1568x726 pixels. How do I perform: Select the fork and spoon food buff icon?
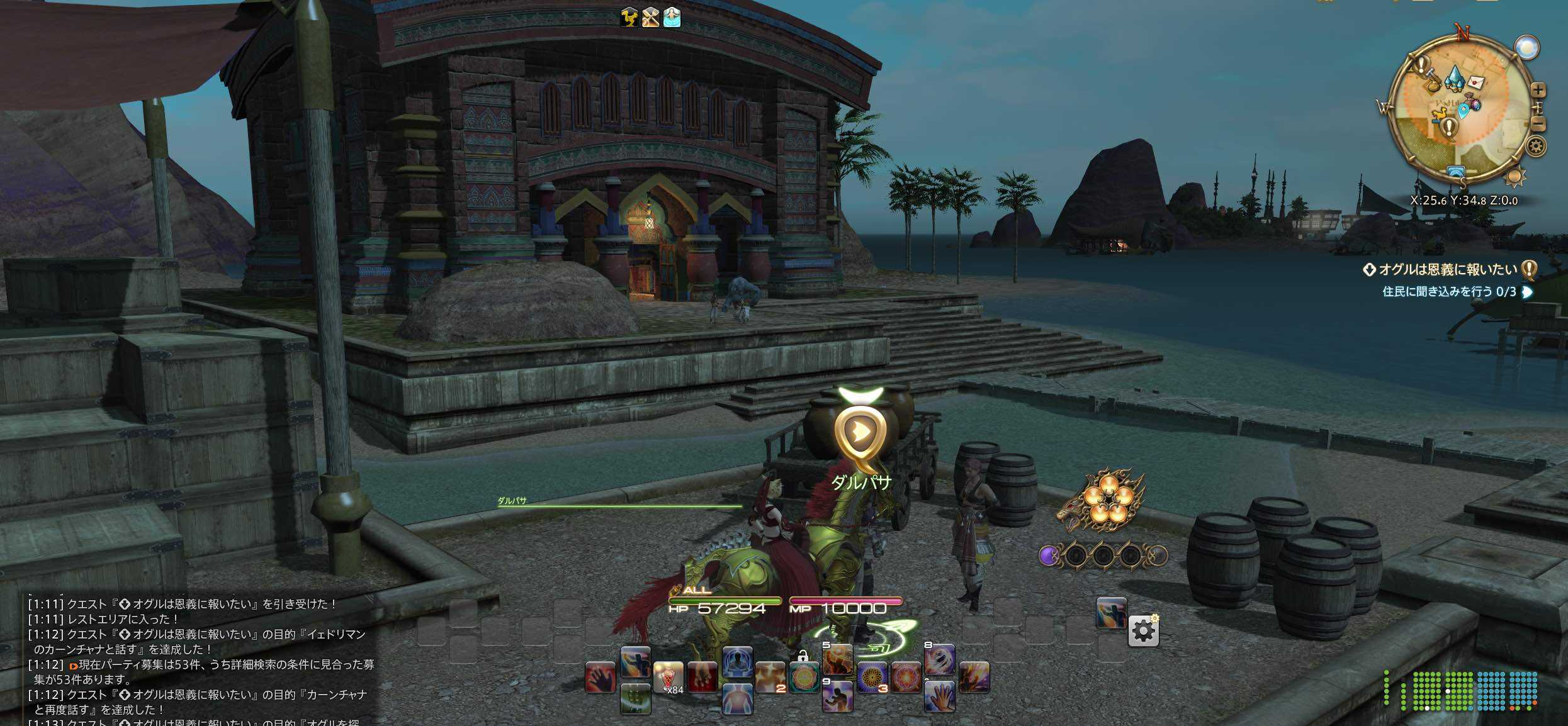pyautogui.click(x=650, y=18)
